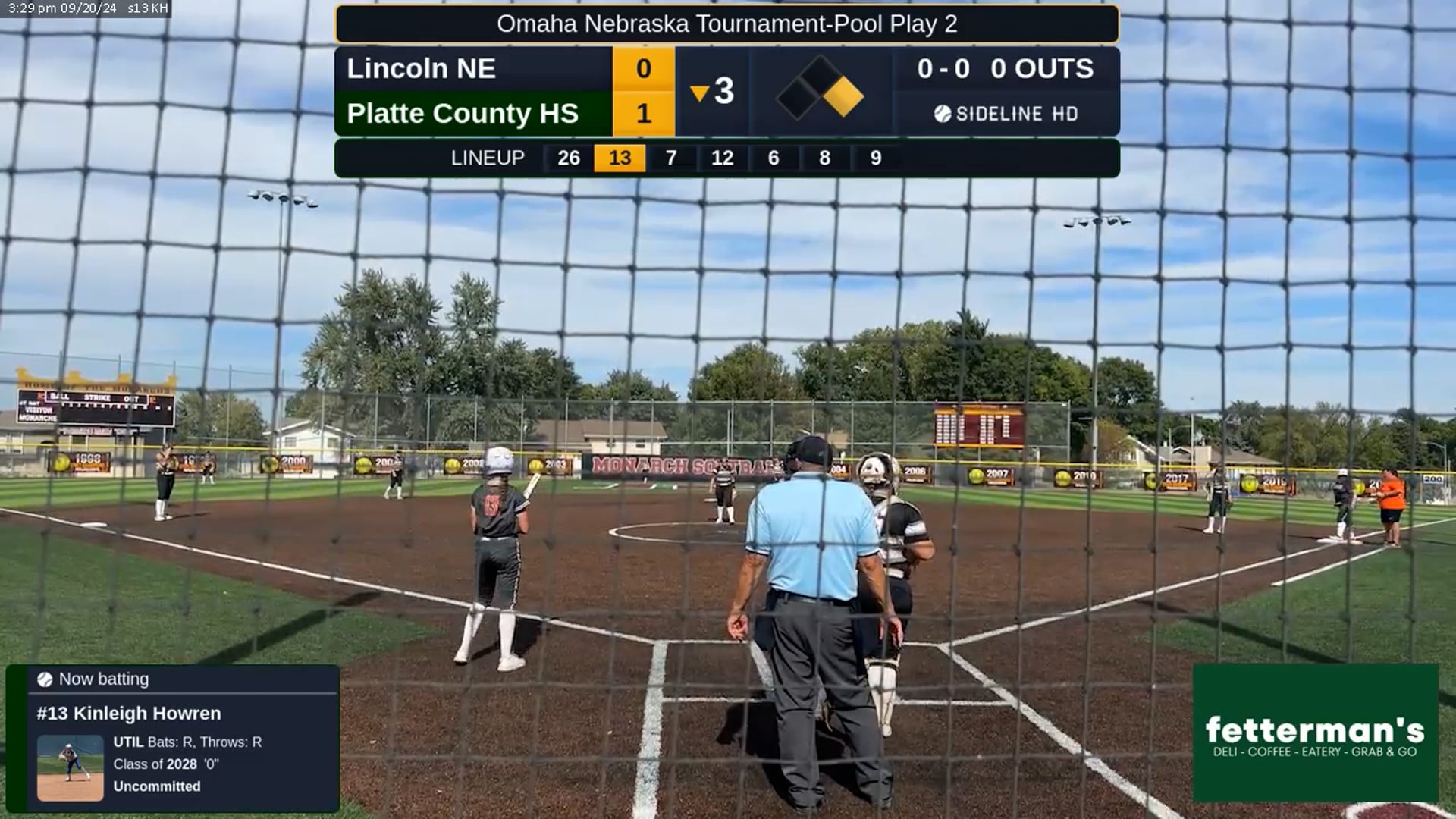Viewport: 1456px width, 819px height.
Task: Click the Kinleigh Howren batter name
Action: click(x=129, y=714)
